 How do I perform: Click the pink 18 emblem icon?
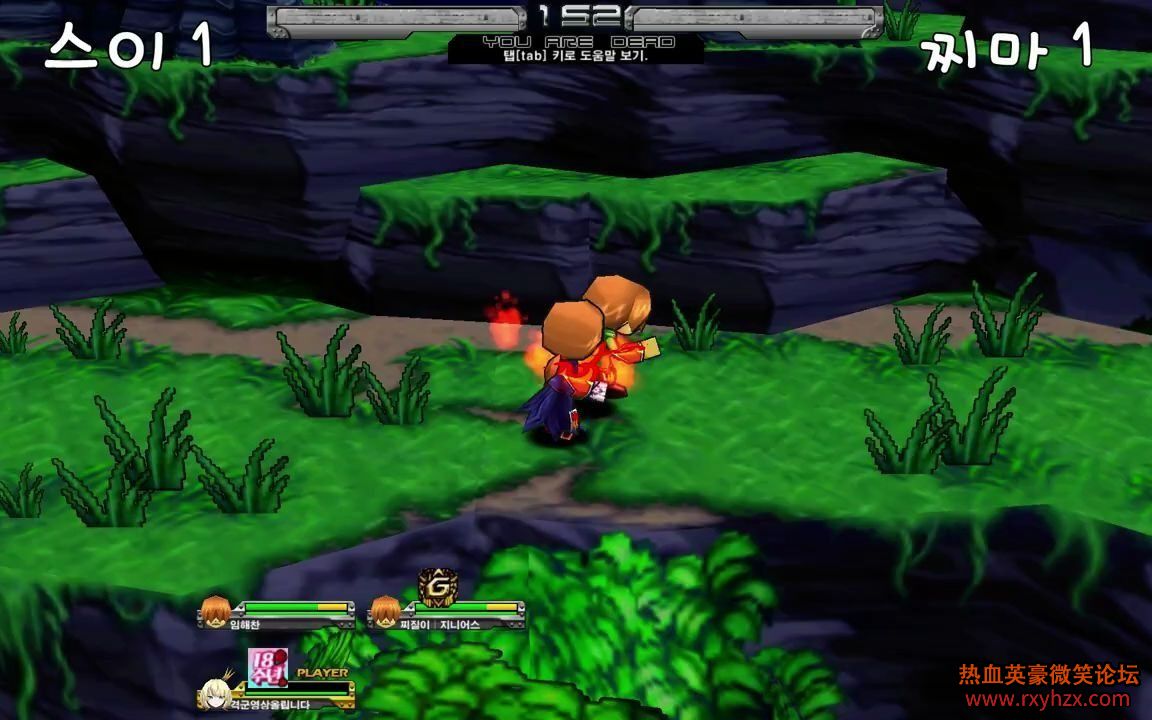click(x=267, y=666)
